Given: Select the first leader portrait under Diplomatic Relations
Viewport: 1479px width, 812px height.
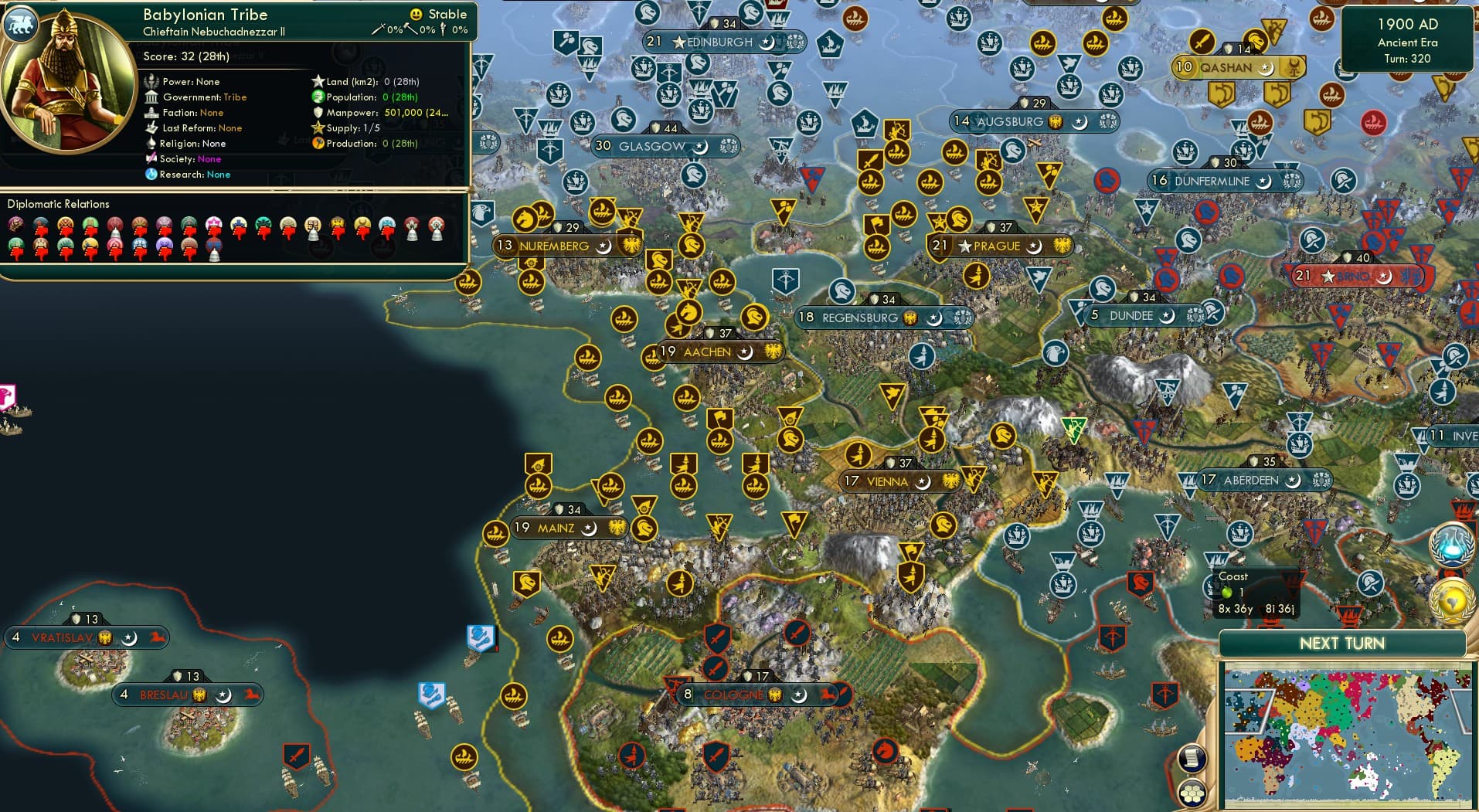Looking at the screenshot, I should pos(15,223).
